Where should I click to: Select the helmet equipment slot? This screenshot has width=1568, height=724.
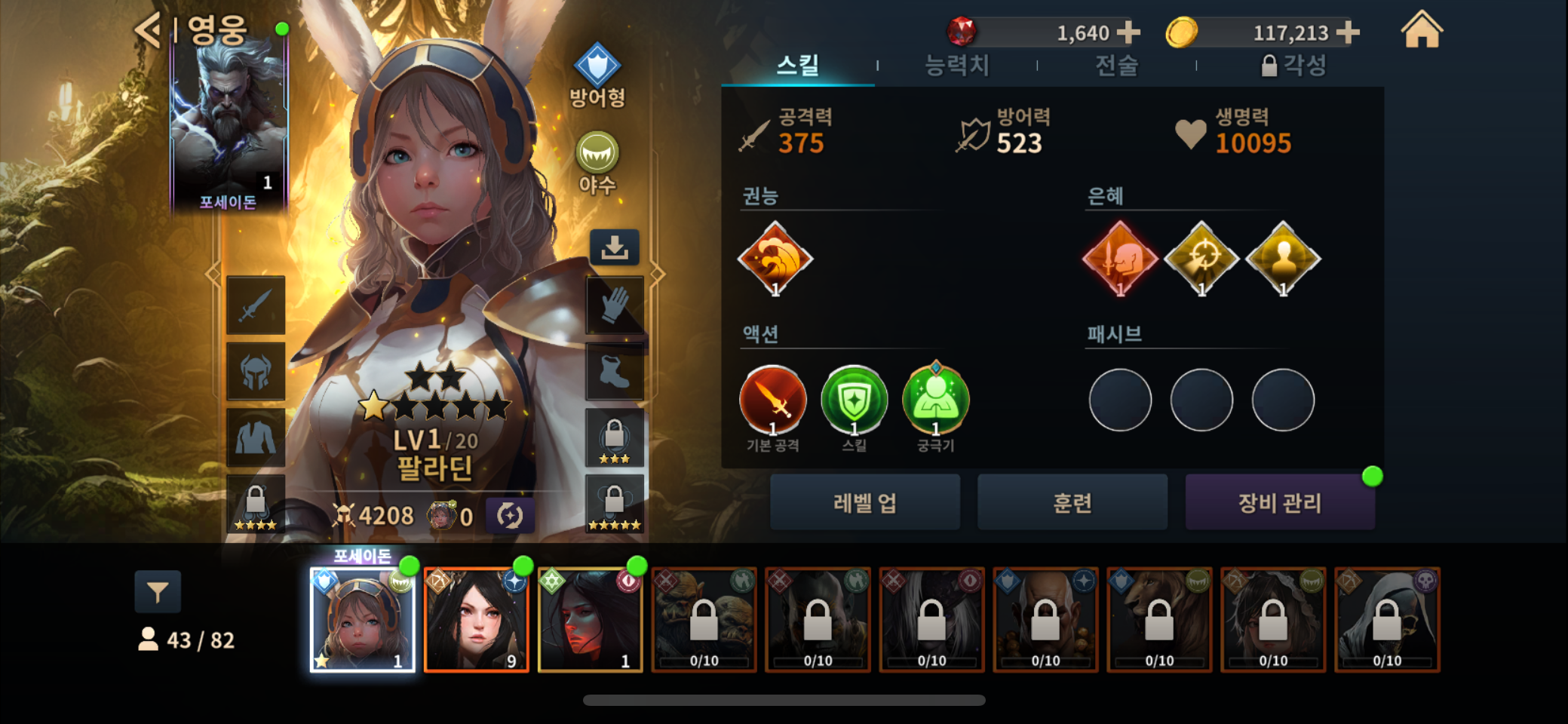coord(256,372)
